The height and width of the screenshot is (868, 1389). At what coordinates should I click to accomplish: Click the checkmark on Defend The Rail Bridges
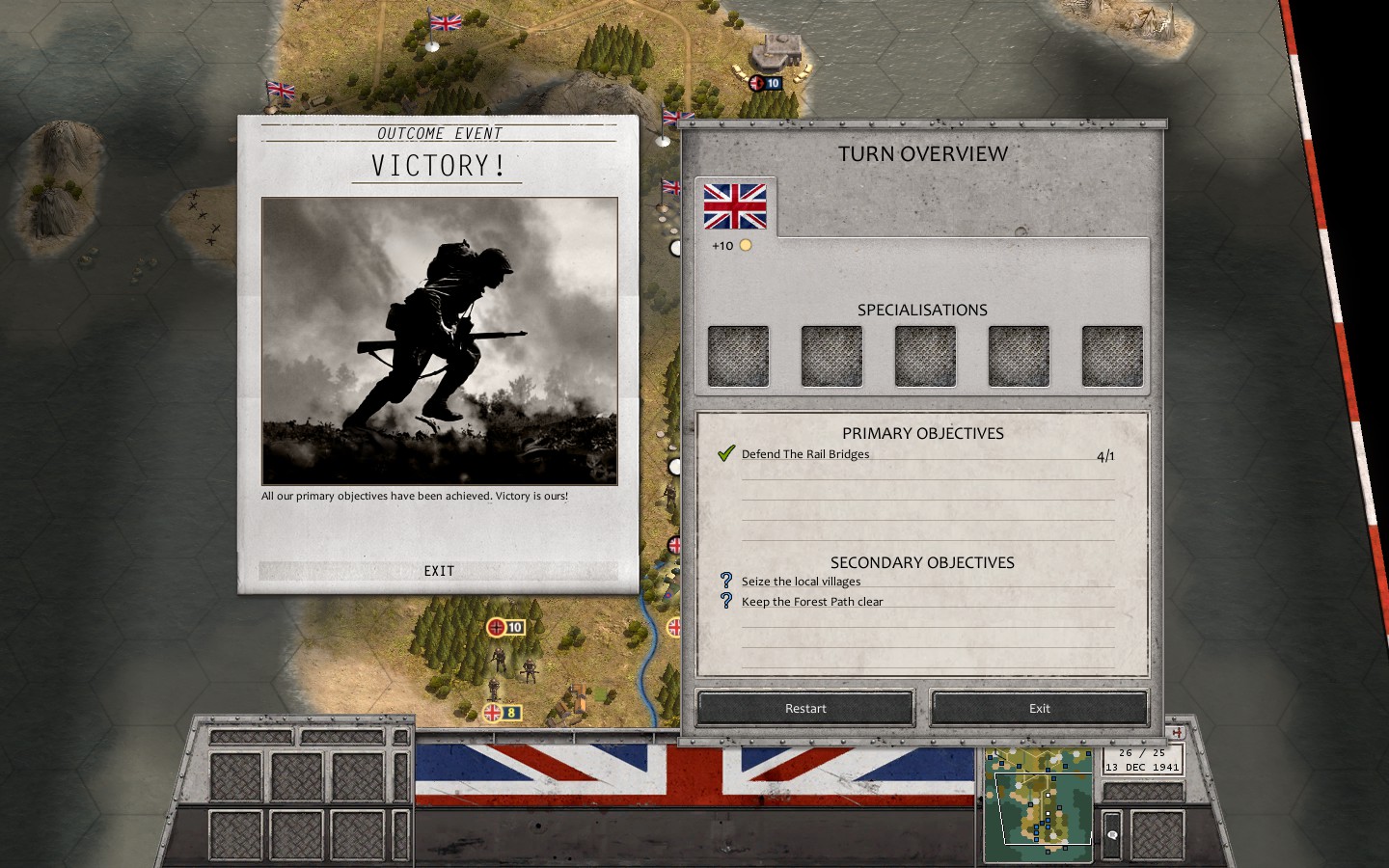pyautogui.click(x=725, y=452)
